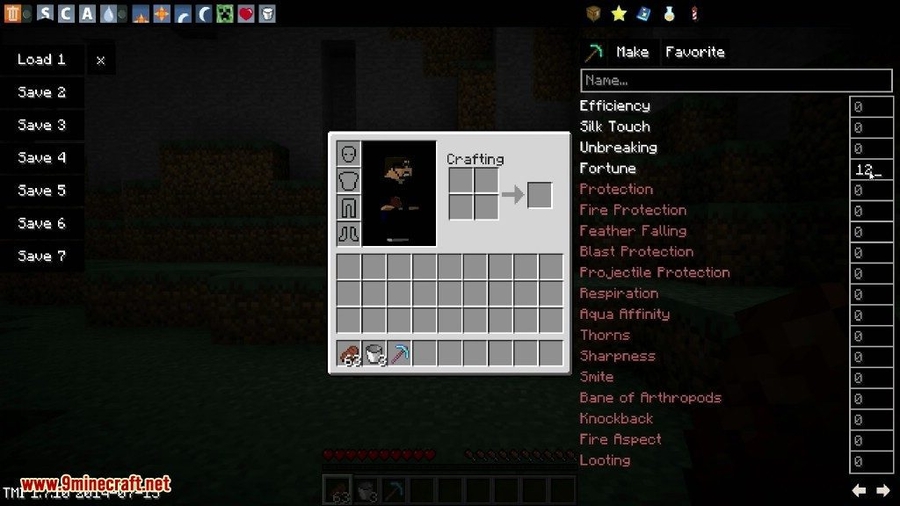This screenshot has height=506, width=900.
Task: Open the yellow star favorites tab
Action: tap(619, 14)
